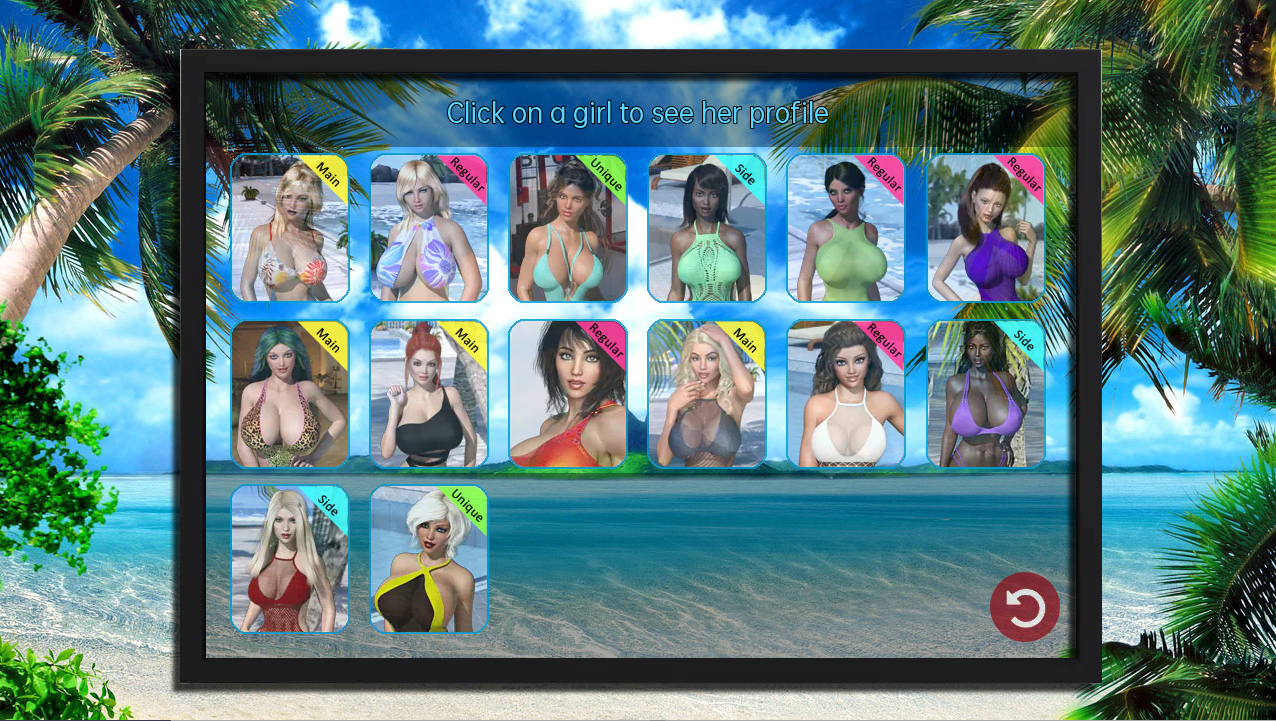This screenshot has width=1276, height=721.
Task: Select the card with purple flower halter top
Action: [429, 228]
